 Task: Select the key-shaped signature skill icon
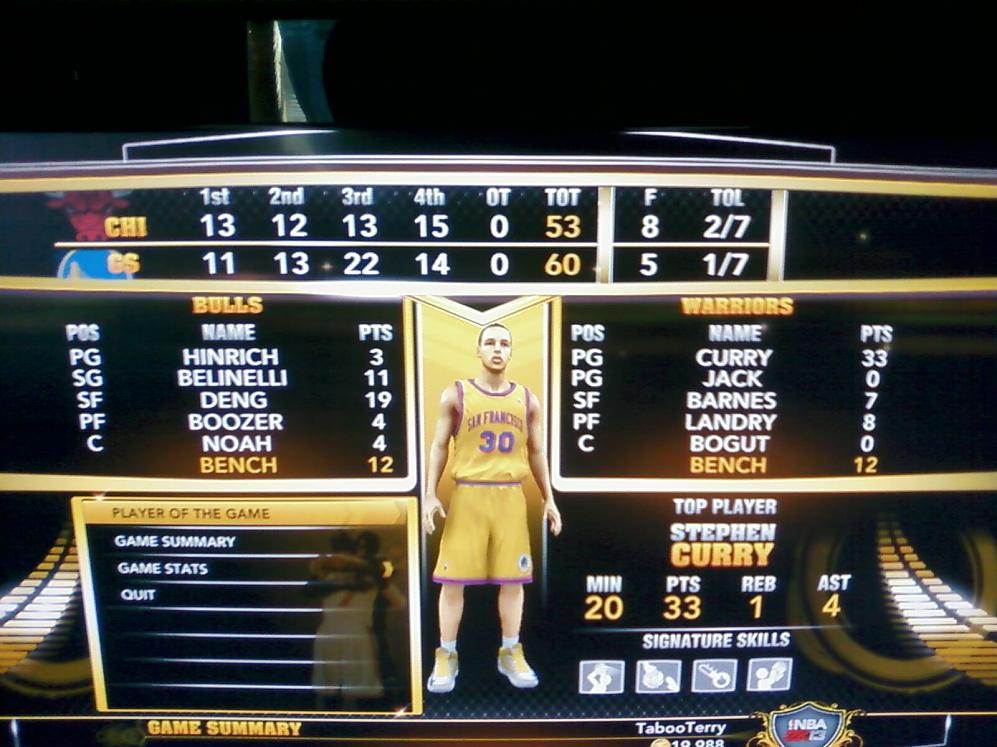click(x=714, y=676)
